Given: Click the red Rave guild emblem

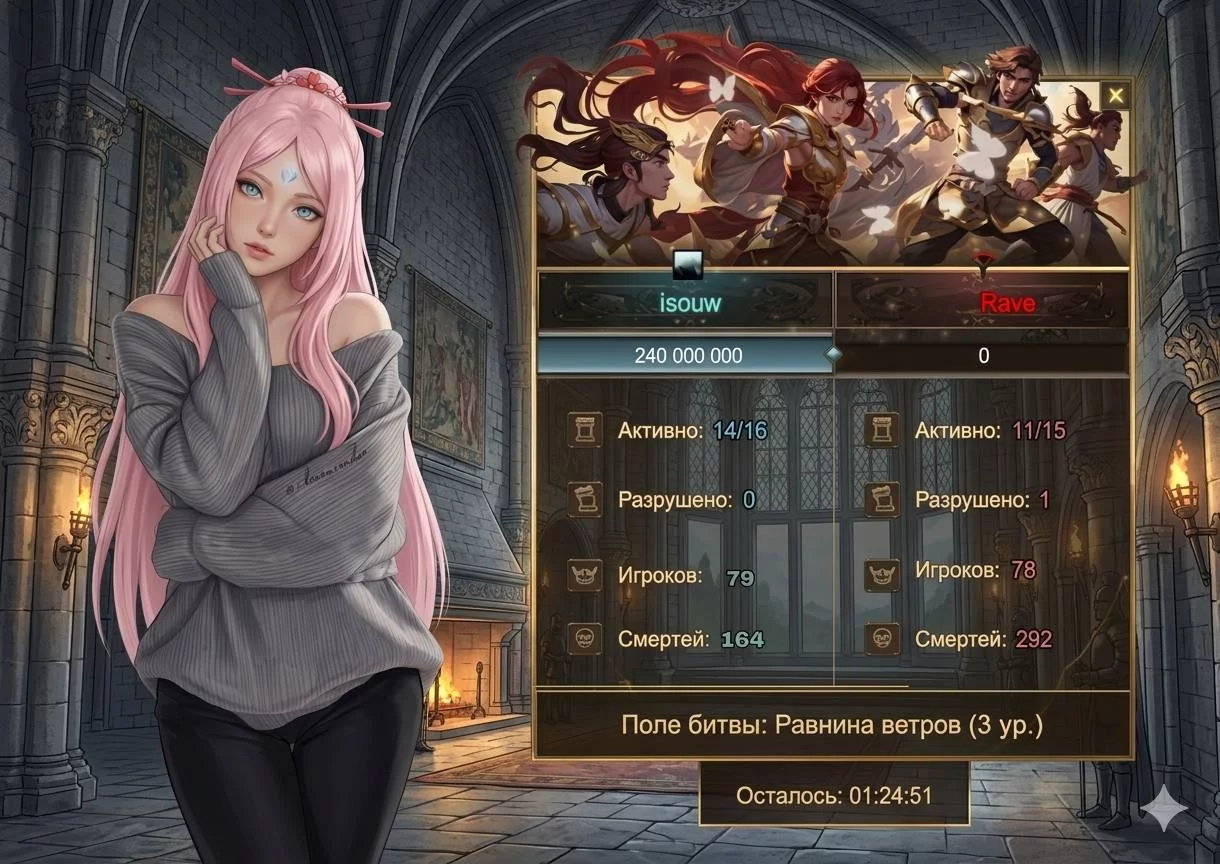Looking at the screenshot, I should [984, 263].
